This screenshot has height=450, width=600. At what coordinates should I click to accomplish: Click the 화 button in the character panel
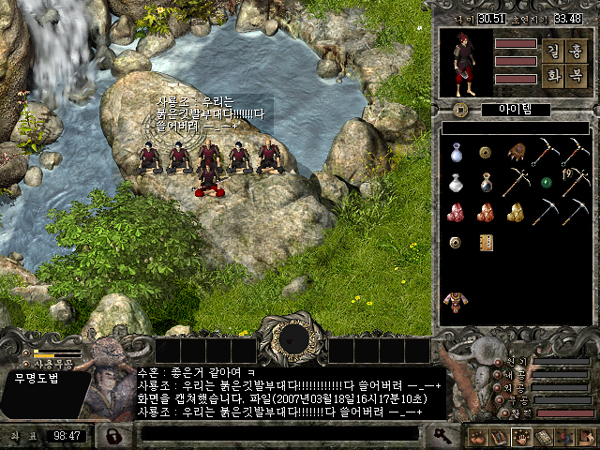553,78
